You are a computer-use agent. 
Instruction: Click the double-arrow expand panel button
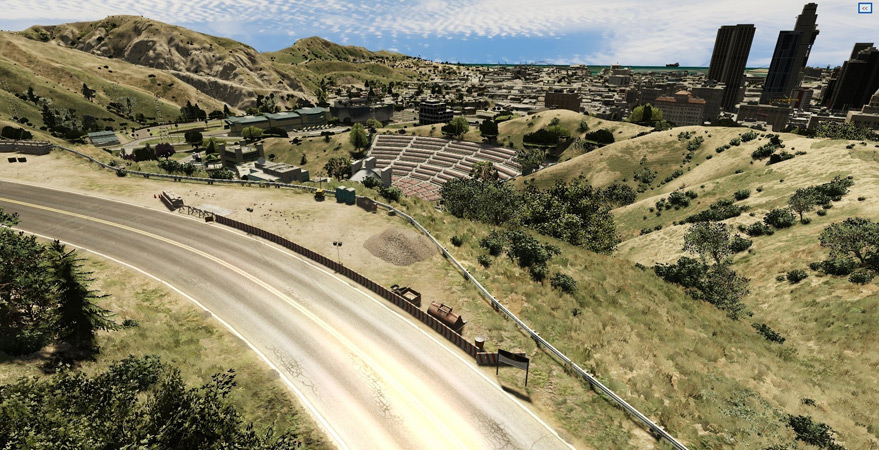[864, 8]
